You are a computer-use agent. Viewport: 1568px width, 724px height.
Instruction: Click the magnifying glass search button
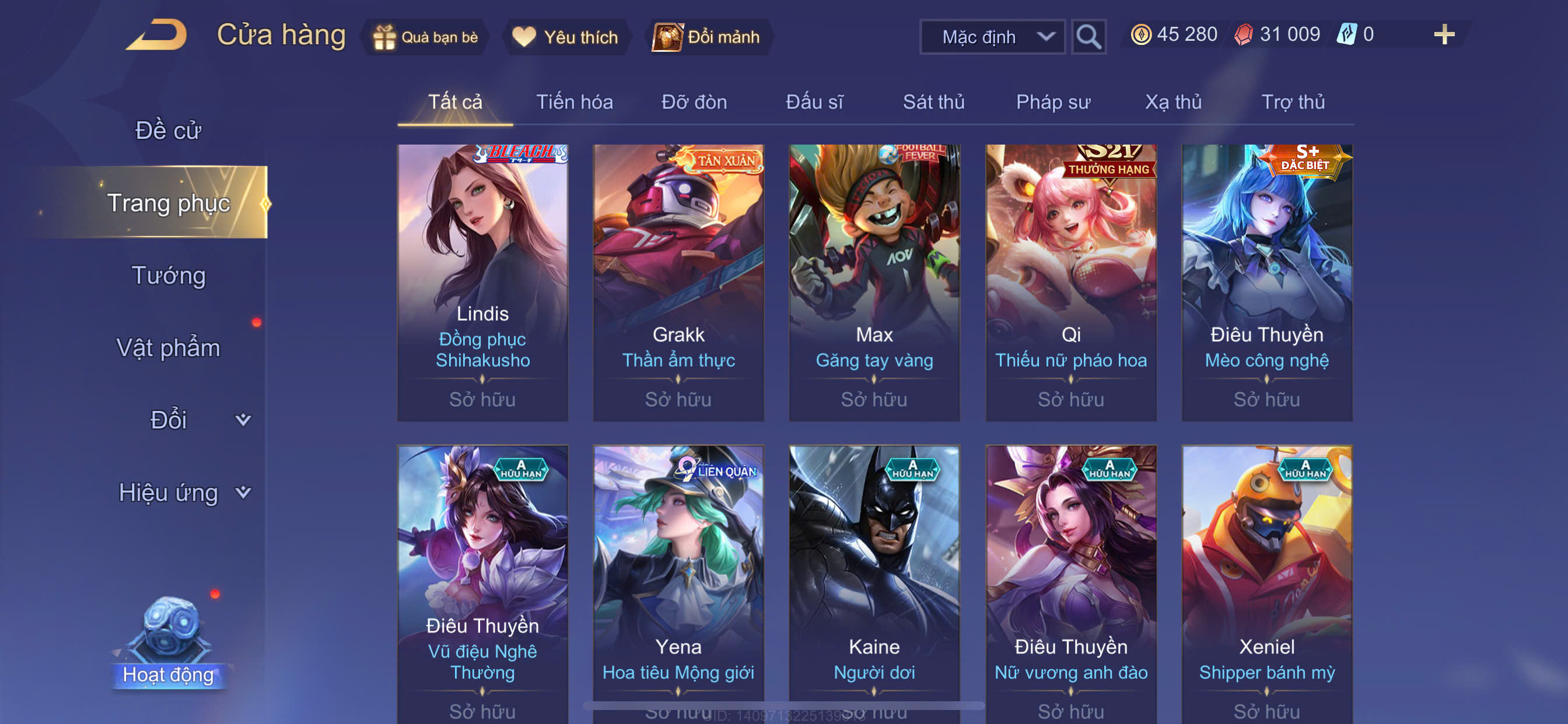point(1088,37)
